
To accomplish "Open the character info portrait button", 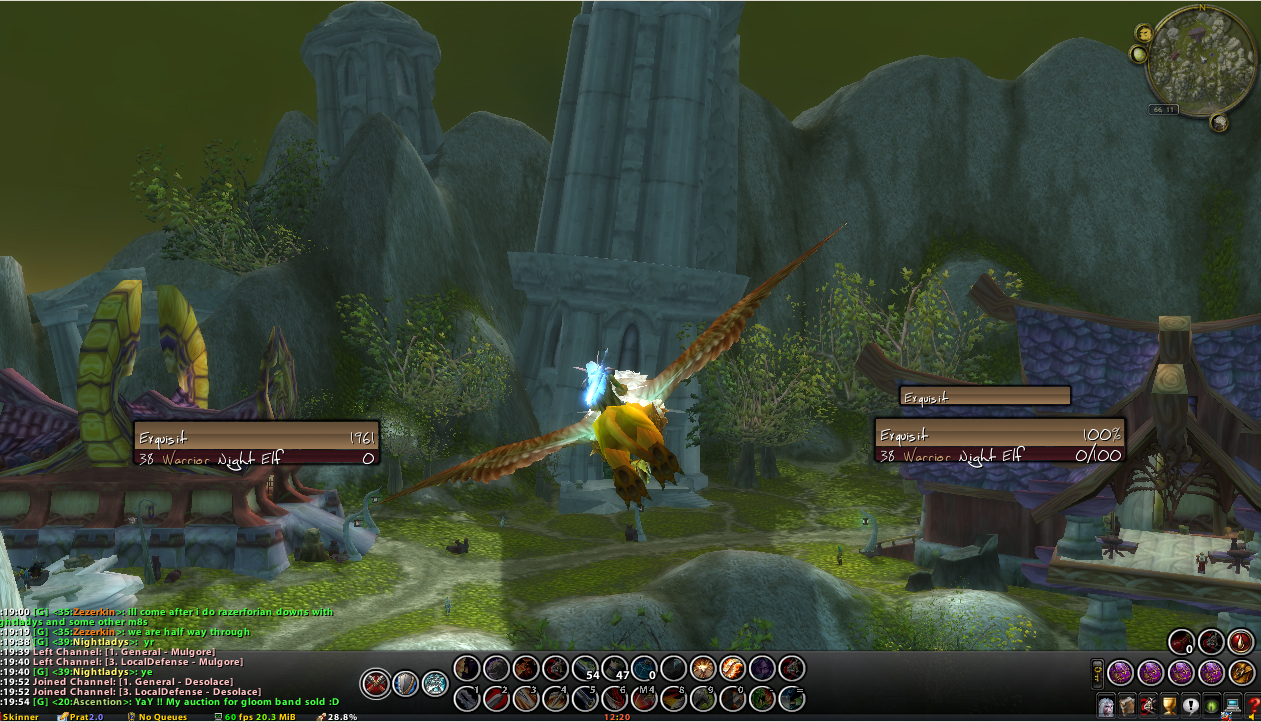I will (1107, 704).
